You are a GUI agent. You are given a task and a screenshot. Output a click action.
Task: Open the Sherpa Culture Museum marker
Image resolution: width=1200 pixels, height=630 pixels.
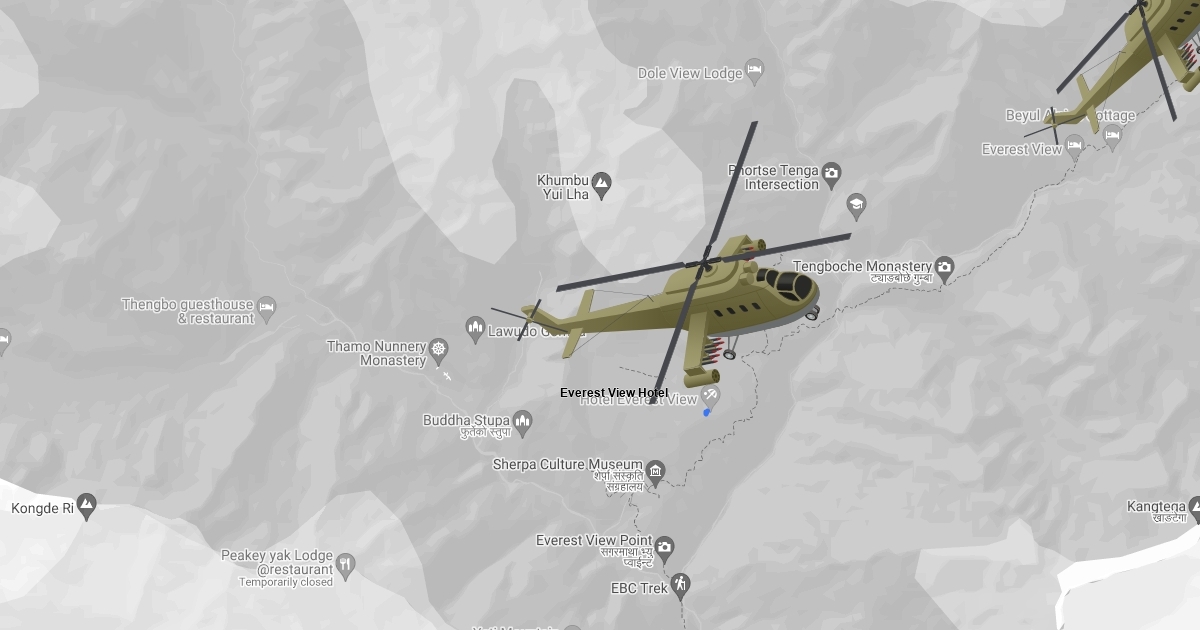click(655, 470)
